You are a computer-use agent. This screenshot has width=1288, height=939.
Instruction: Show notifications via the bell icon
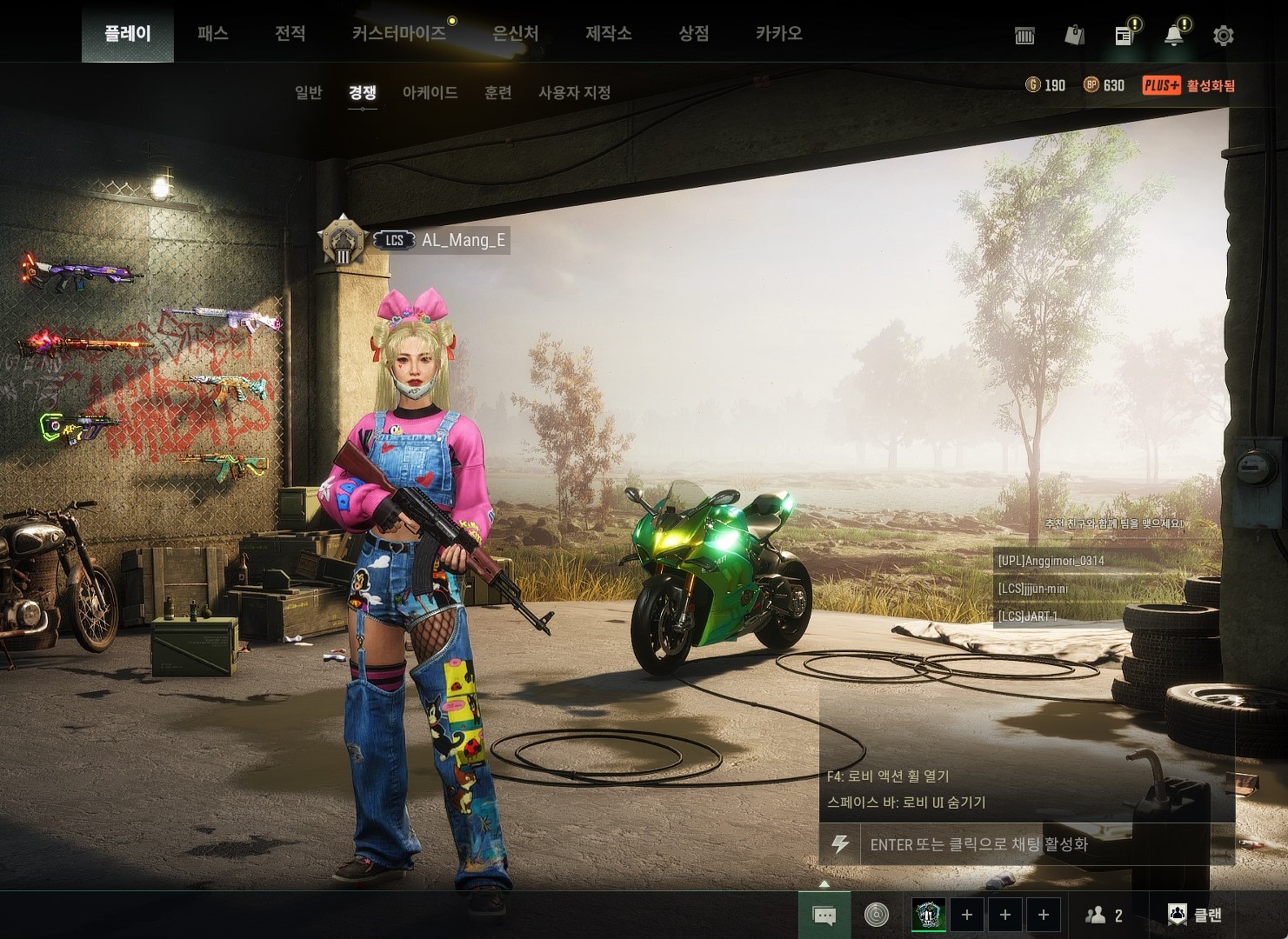point(1174,36)
